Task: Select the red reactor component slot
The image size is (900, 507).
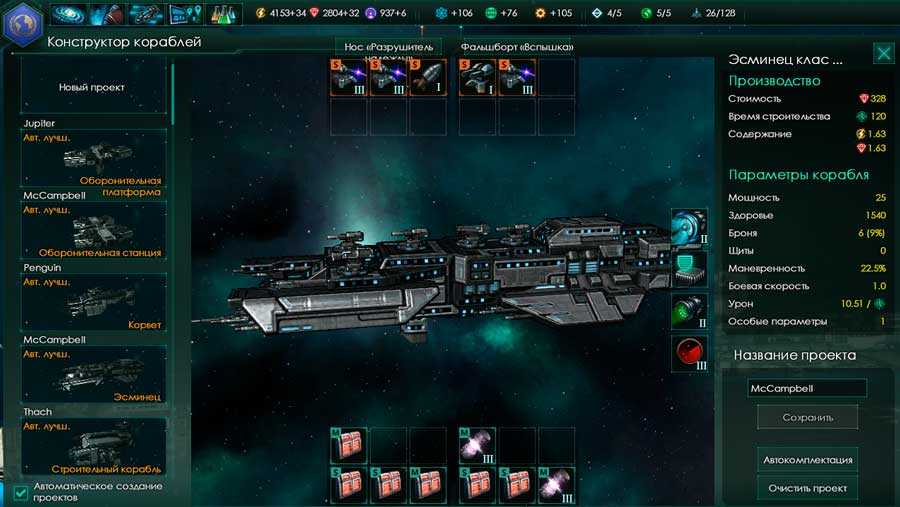Action: 690,353
